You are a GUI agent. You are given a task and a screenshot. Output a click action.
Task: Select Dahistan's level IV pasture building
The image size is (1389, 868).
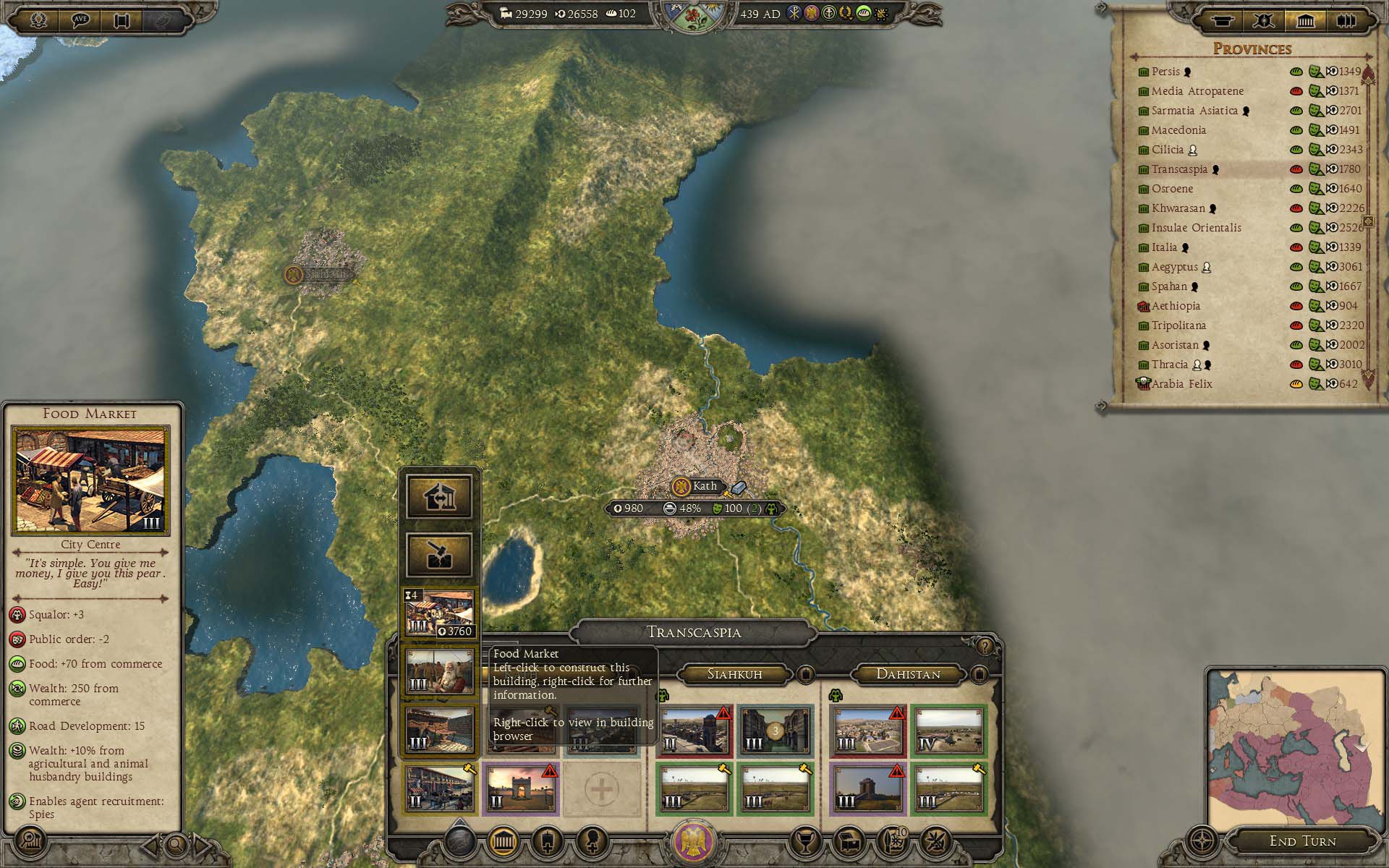click(948, 731)
